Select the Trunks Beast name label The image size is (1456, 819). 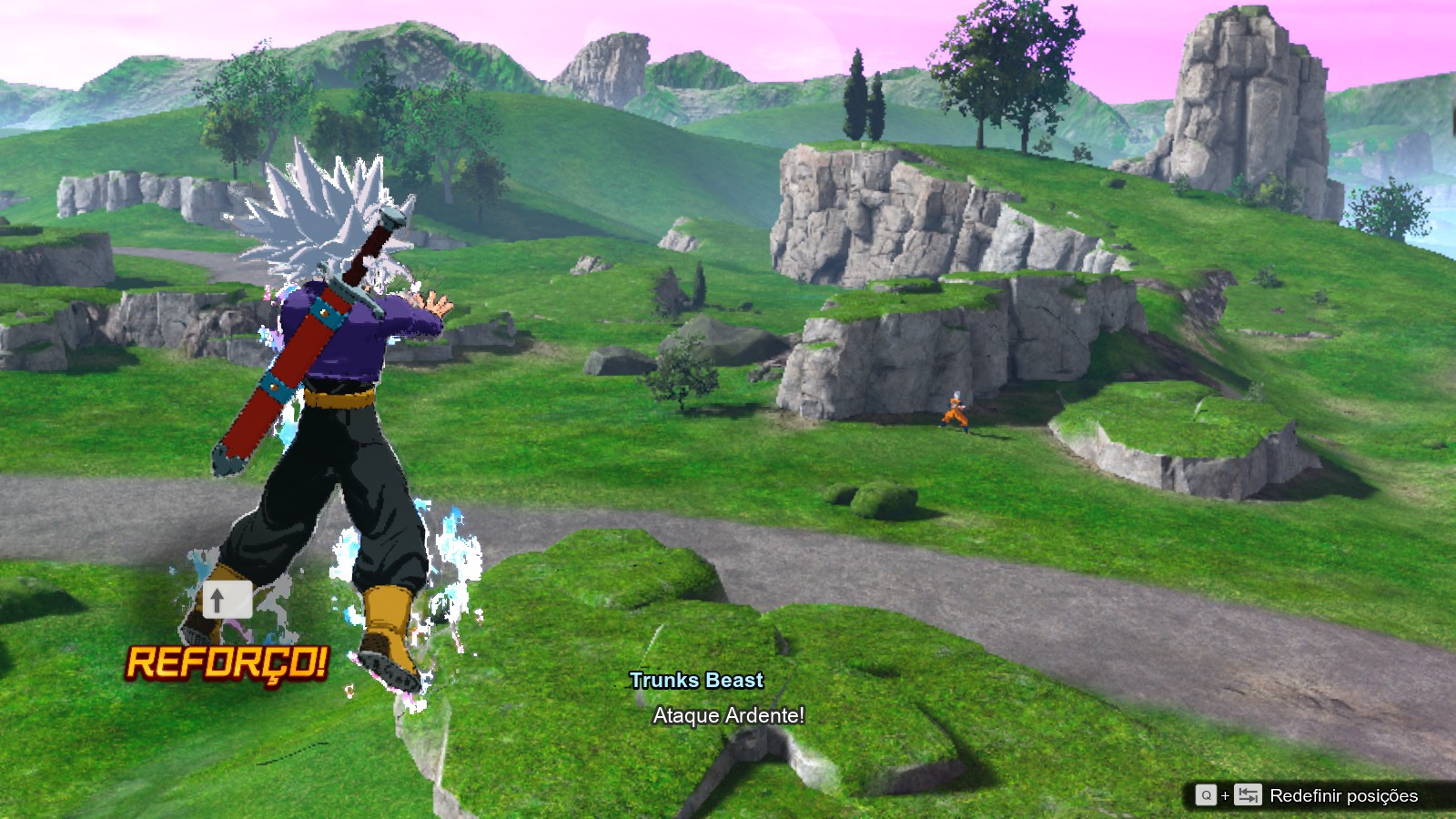(x=696, y=680)
